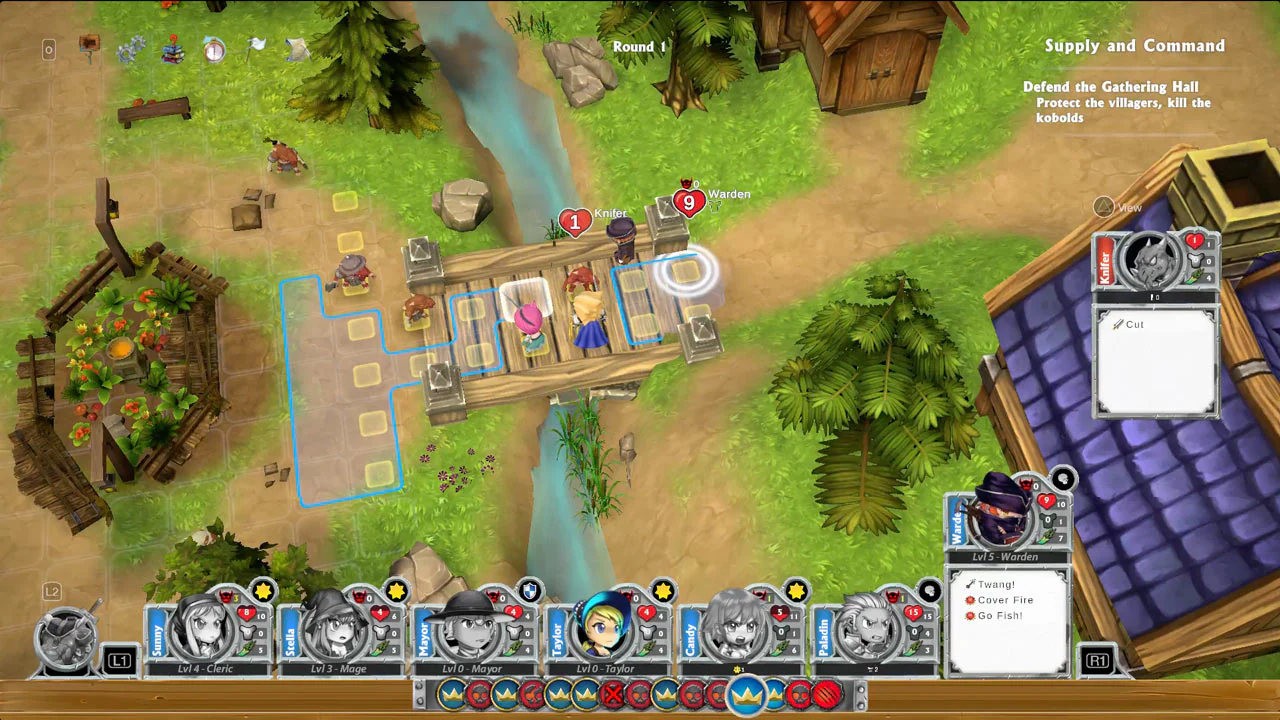The width and height of the screenshot is (1280, 720).
Task: Toggle Warden's heart health indicator
Action: [x=1046, y=500]
